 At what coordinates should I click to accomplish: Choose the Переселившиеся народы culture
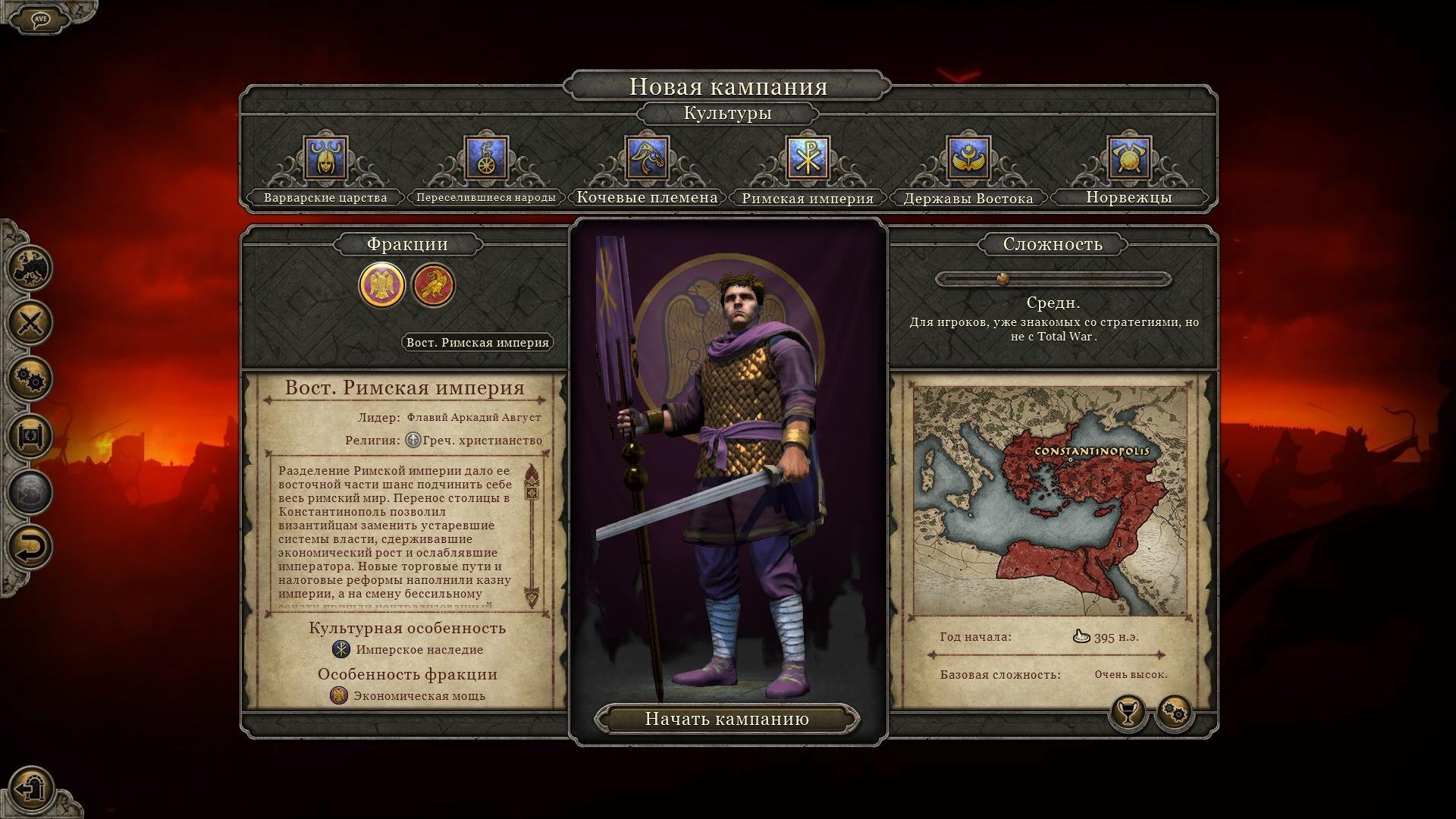(486, 159)
